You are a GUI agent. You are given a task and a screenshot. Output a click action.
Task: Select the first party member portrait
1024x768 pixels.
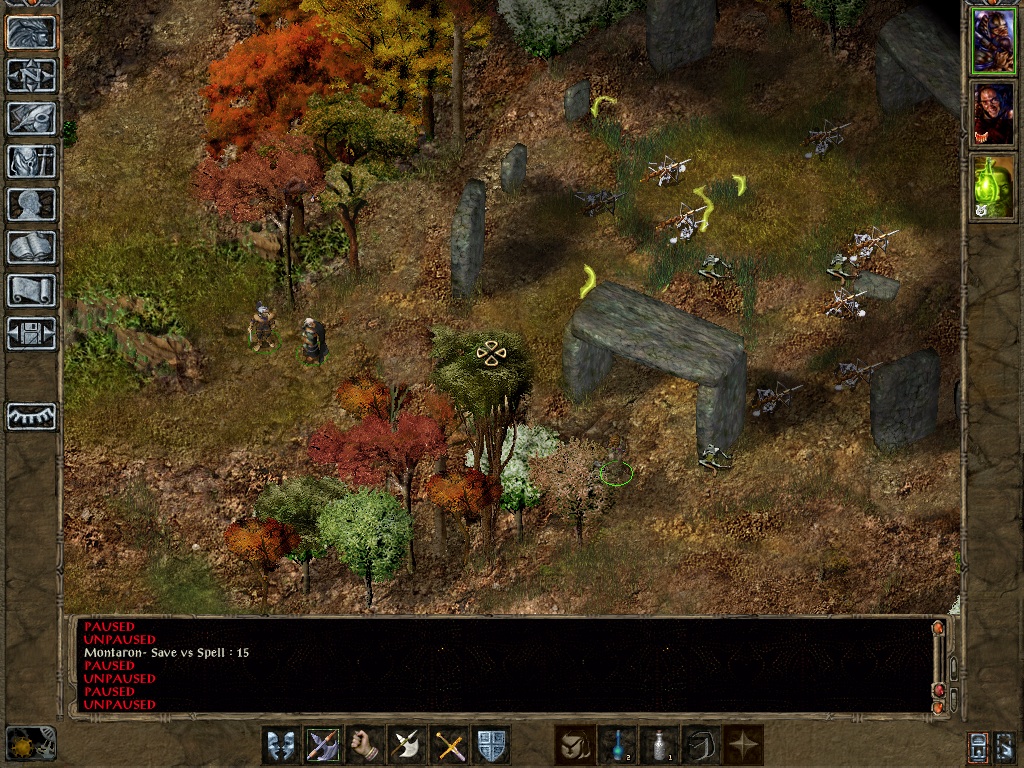993,40
